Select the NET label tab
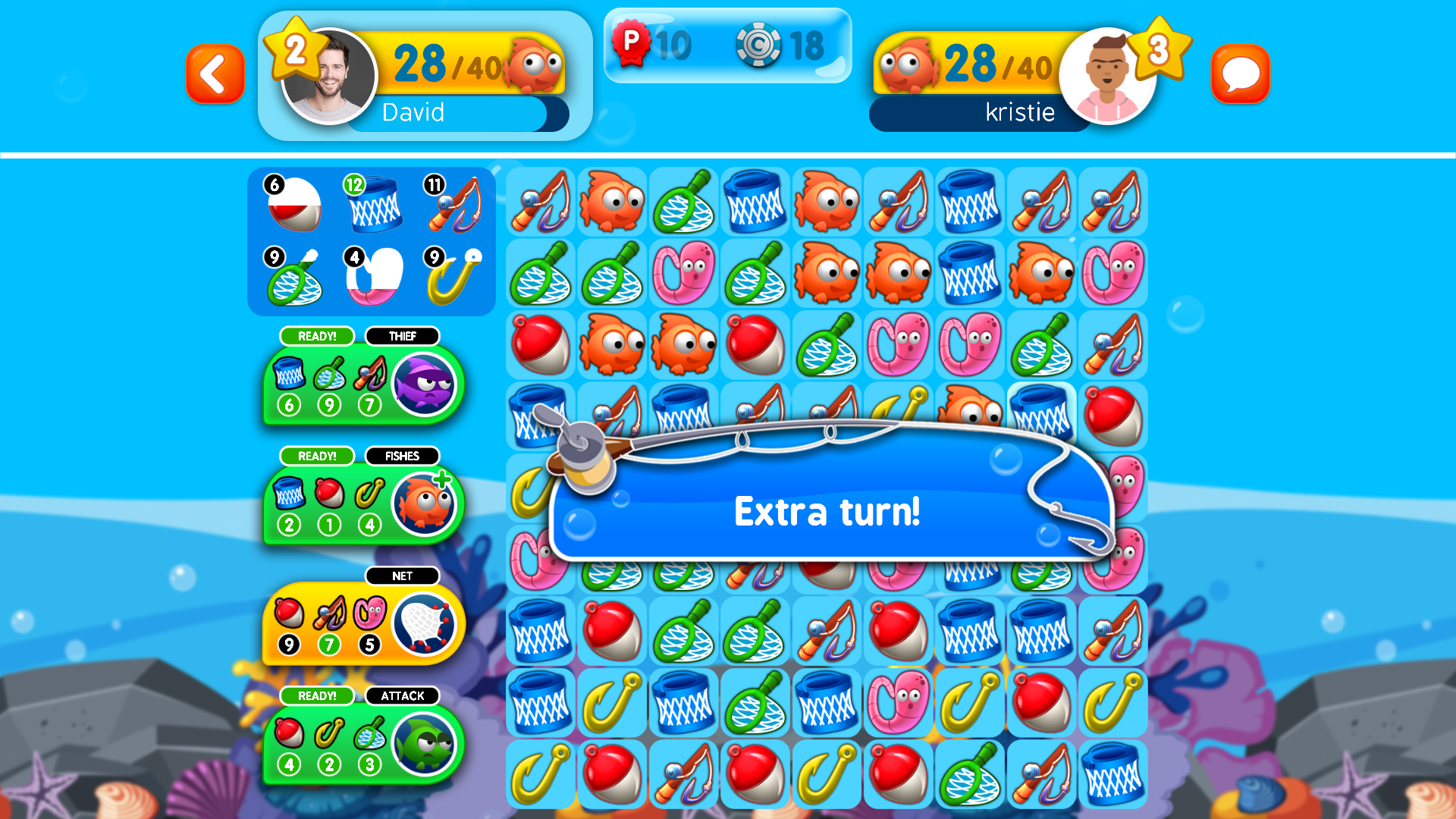This screenshot has width=1456, height=819. [x=403, y=576]
